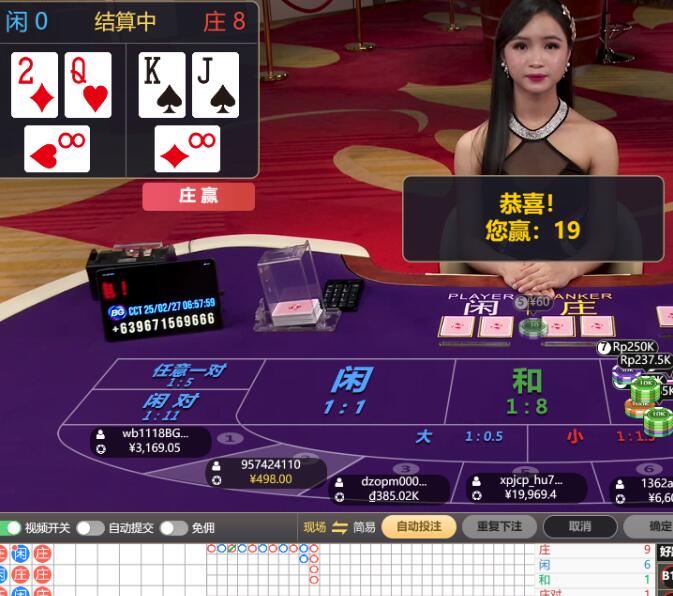Bet on the 闲 1:1 player area
This screenshot has width=673, height=596.
pos(350,390)
